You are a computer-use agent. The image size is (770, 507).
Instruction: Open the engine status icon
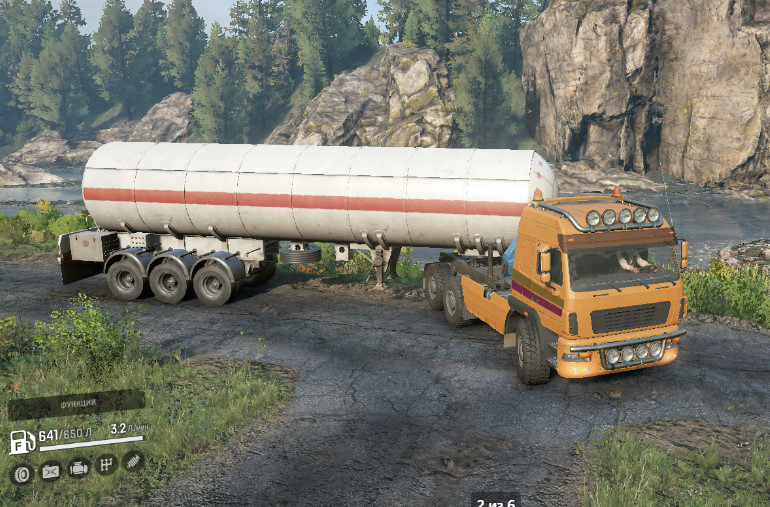(78, 467)
